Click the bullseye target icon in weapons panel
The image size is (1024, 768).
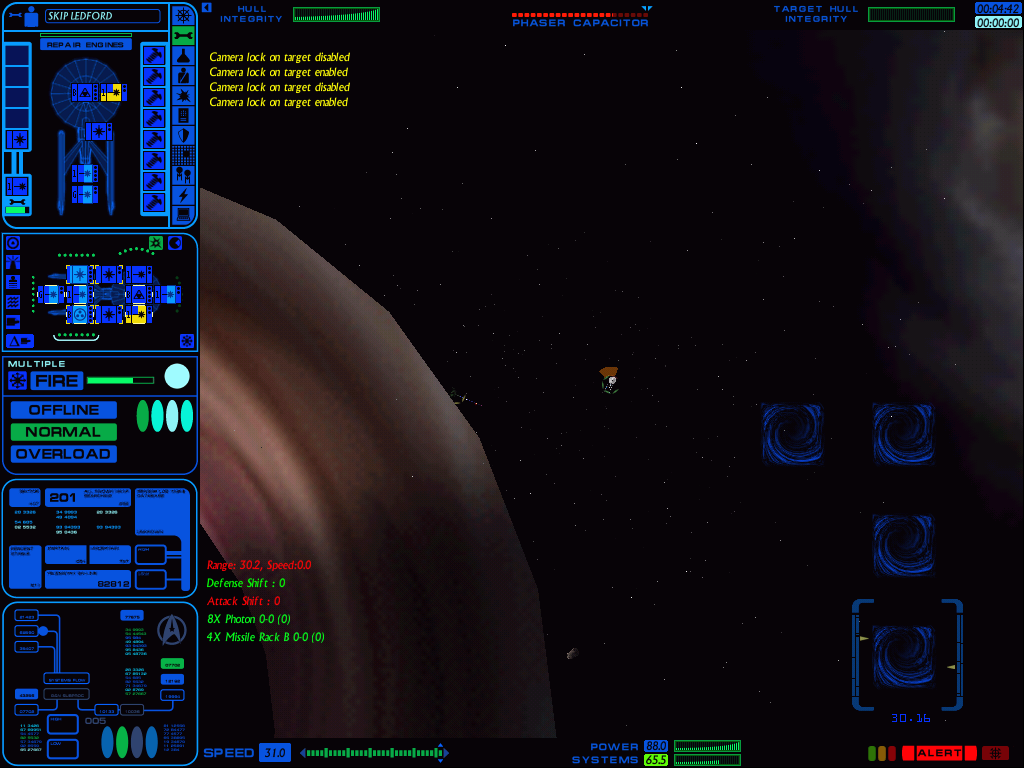click(13, 243)
